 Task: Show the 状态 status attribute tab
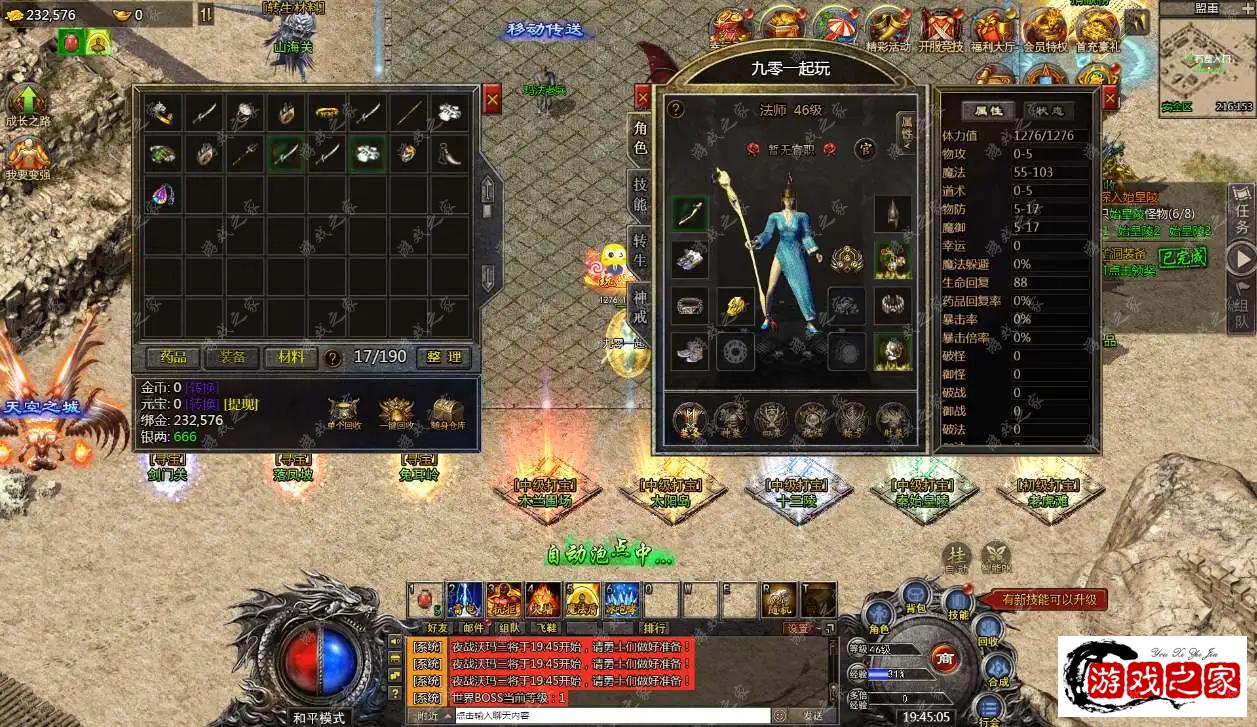coord(1049,111)
